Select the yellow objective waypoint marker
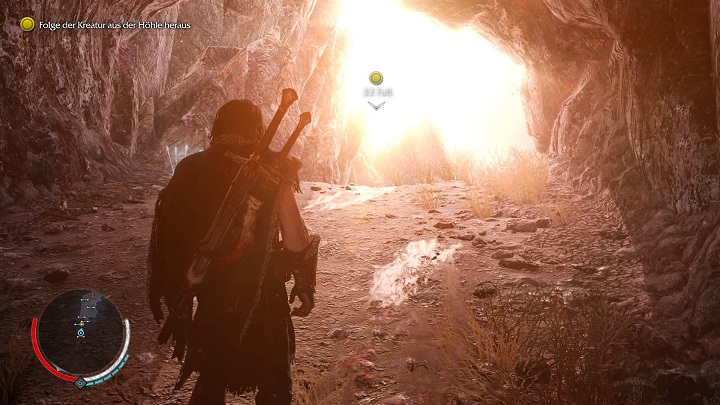Image resolution: width=720 pixels, height=405 pixels. click(x=376, y=78)
